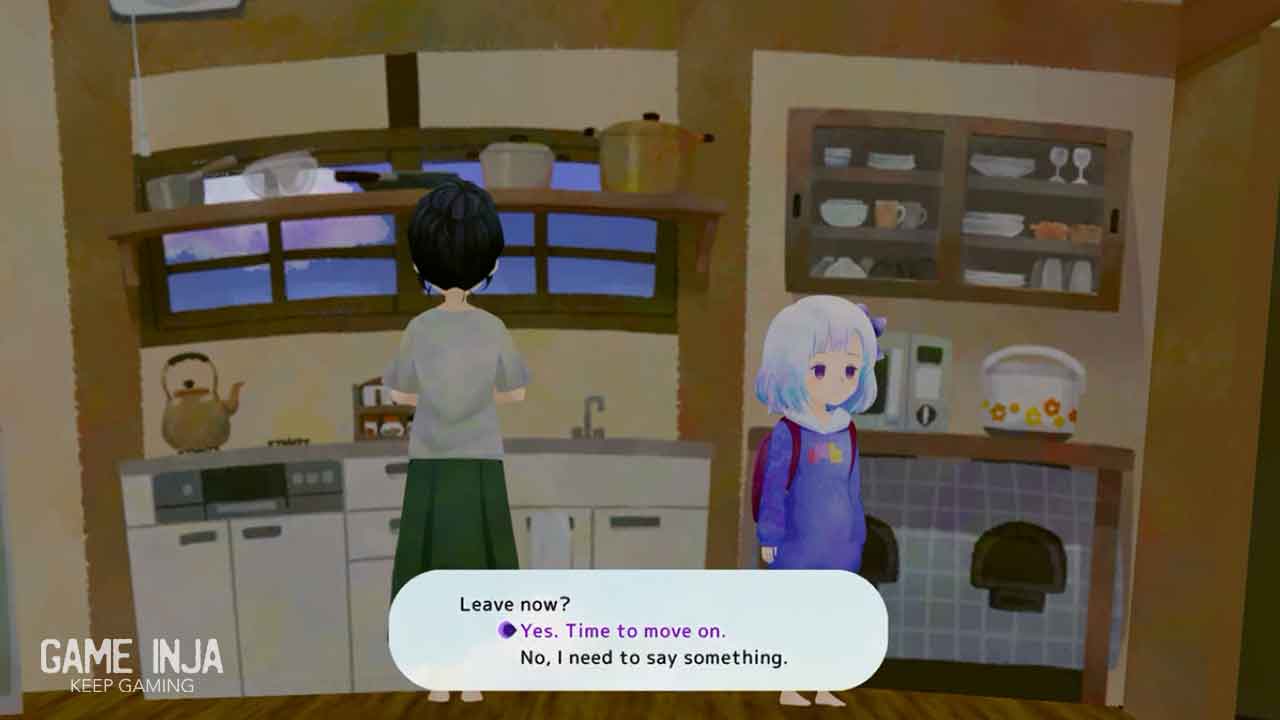
Task: Select "No, I need to say something."
Action: click(x=653, y=658)
